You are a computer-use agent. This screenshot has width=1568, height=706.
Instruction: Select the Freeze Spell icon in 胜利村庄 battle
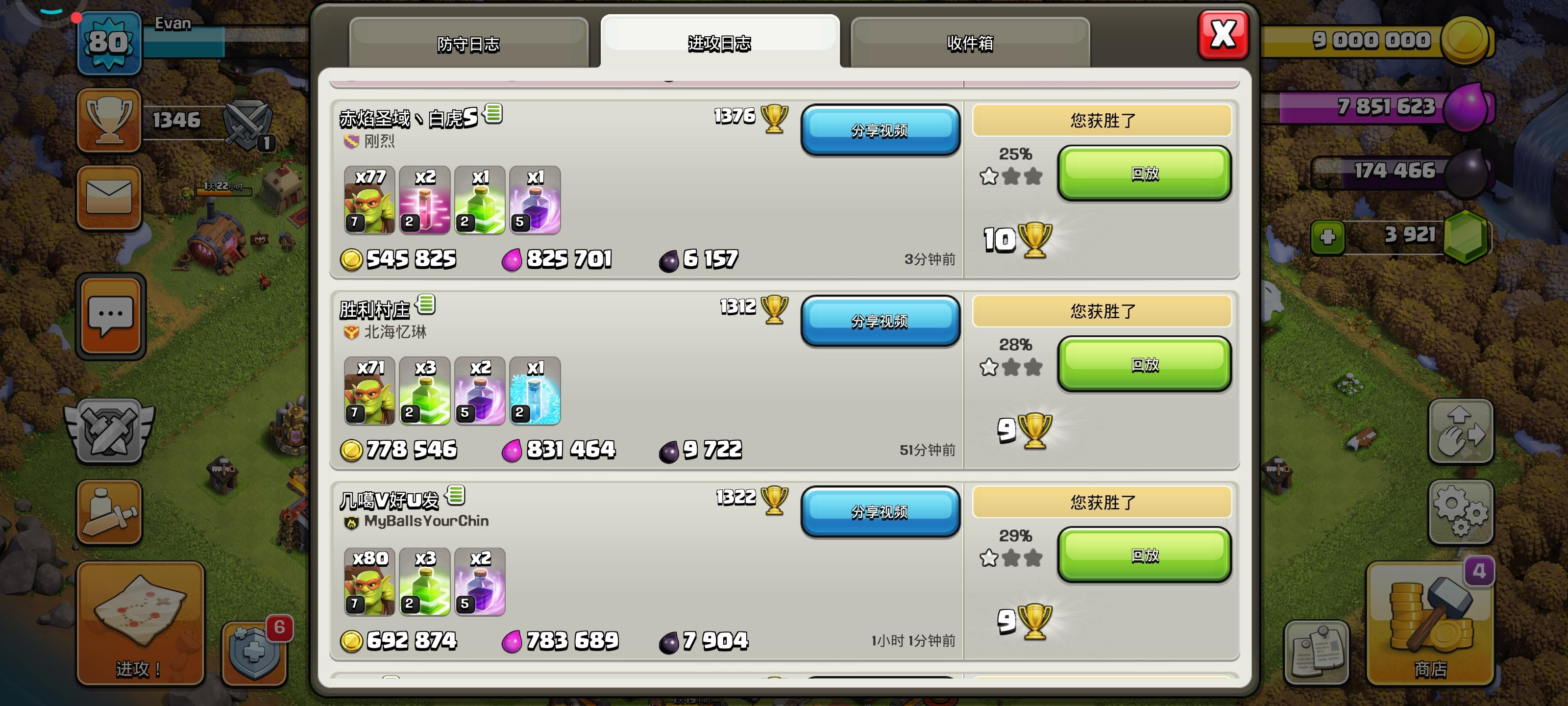click(x=534, y=392)
